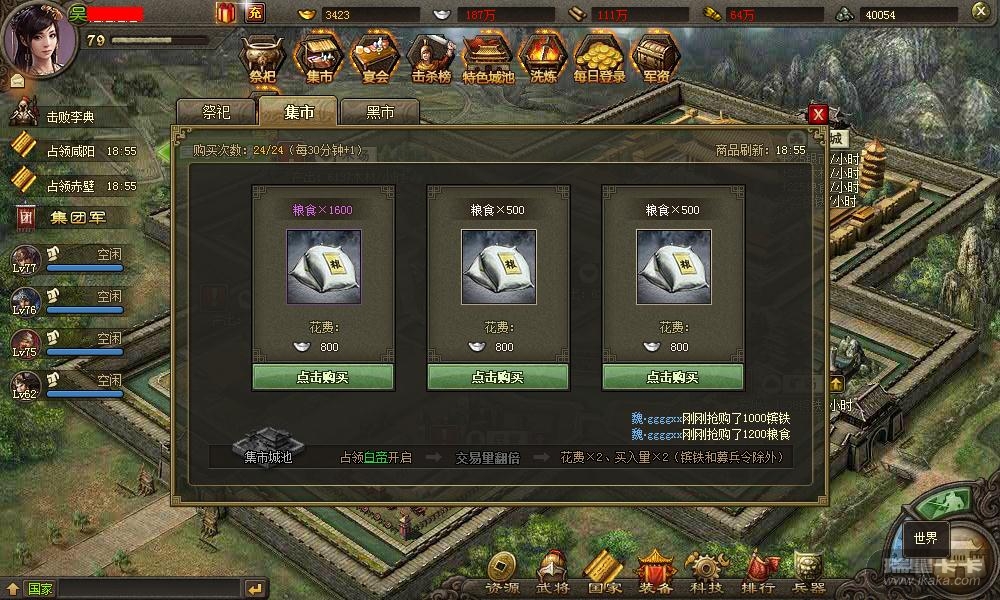Claim 每日登录 daily login reward
This screenshot has height=600, width=1000.
coord(599,57)
